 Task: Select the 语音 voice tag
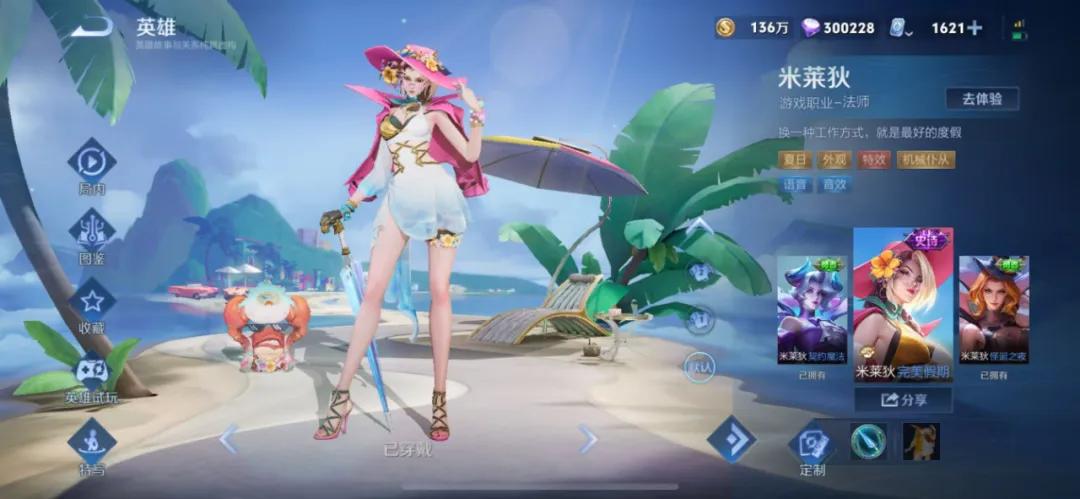tap(795, 184)
